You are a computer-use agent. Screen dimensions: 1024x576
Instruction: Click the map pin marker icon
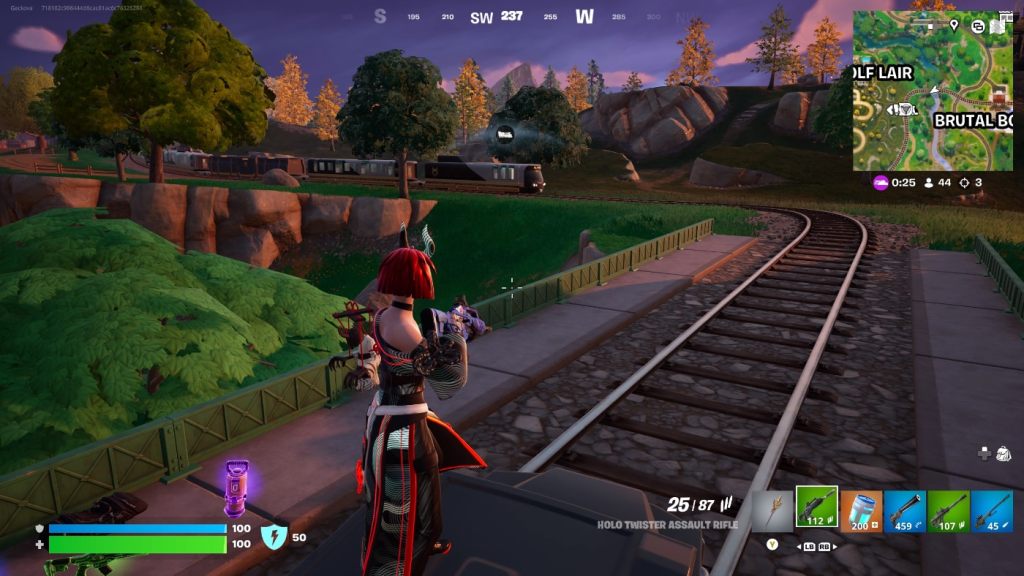click(954, 25)
